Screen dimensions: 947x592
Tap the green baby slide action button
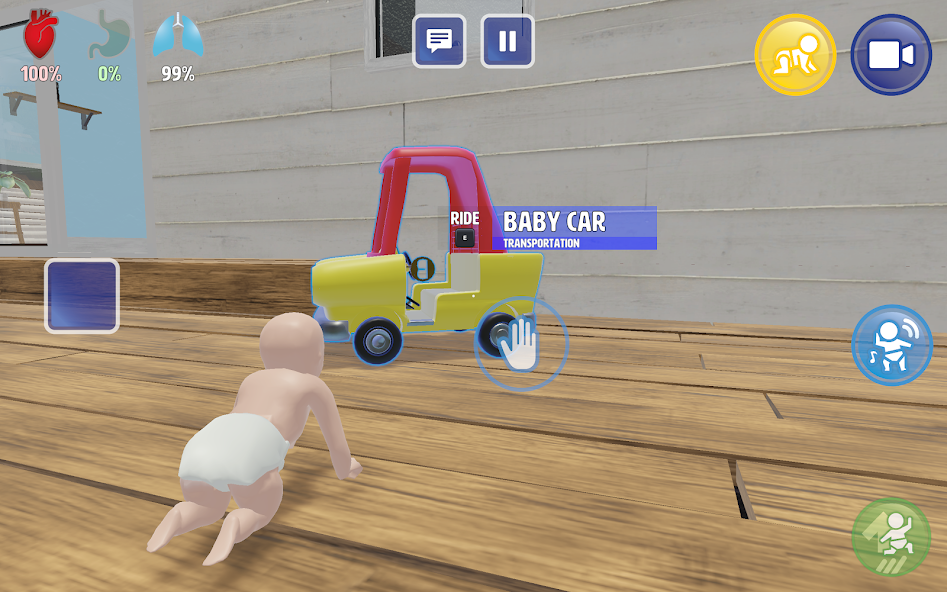(x=891, y=537)
